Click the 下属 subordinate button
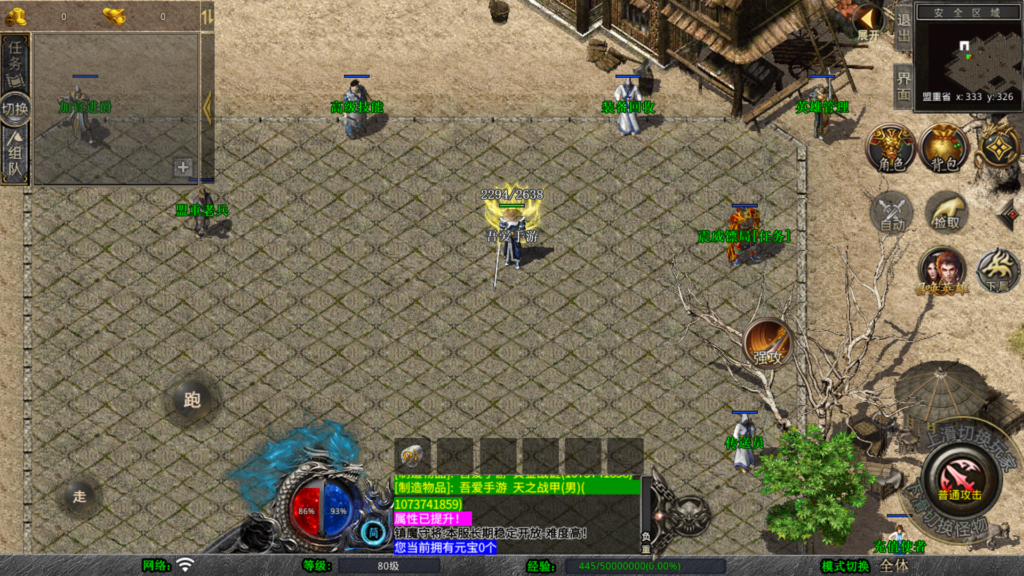 [x=997, y=269]
